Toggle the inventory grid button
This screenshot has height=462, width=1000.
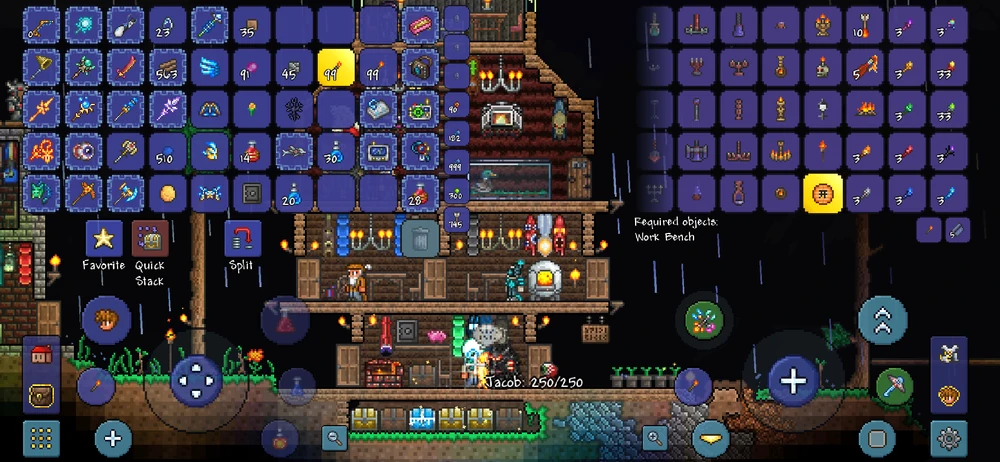point(41,438)
